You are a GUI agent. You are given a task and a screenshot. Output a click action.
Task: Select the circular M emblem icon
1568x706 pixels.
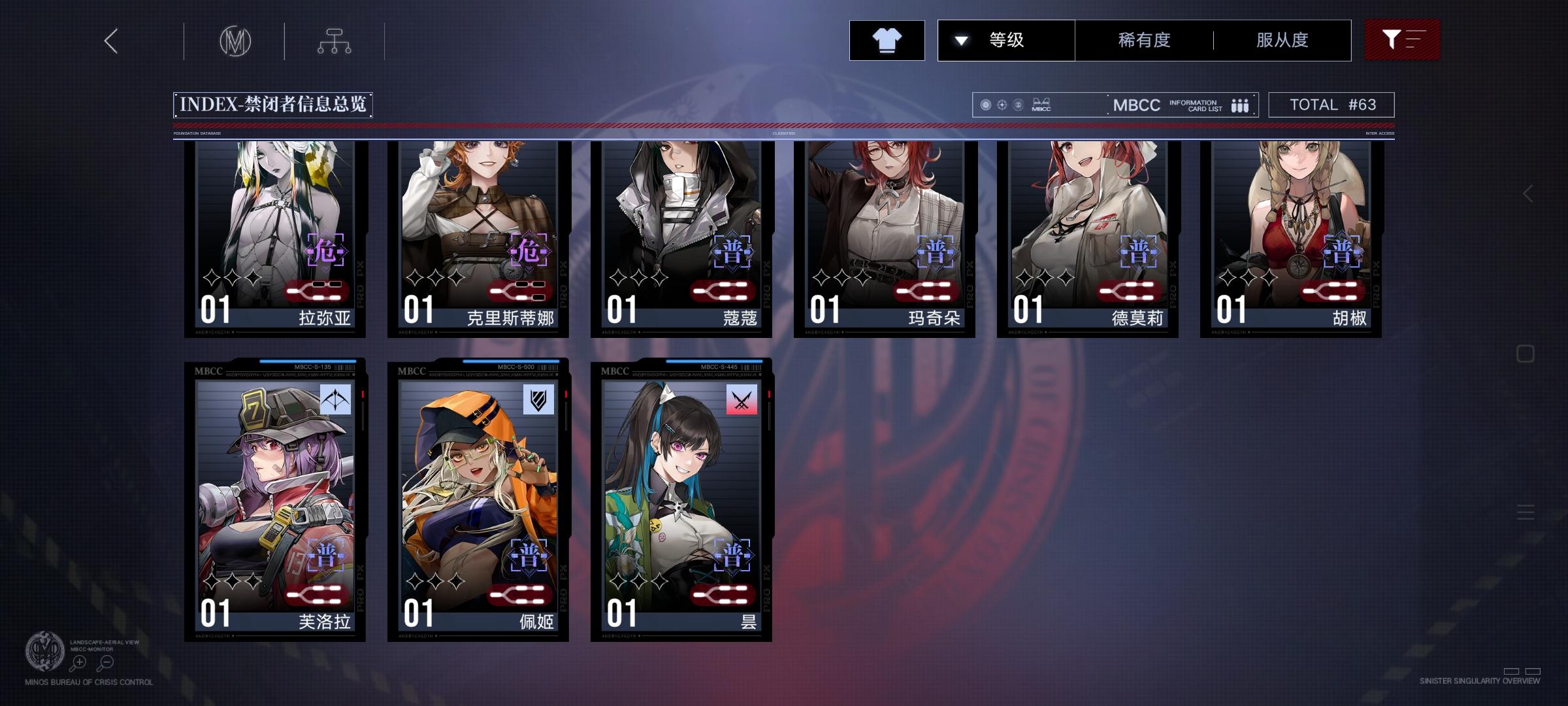click(x=235, y=41)
